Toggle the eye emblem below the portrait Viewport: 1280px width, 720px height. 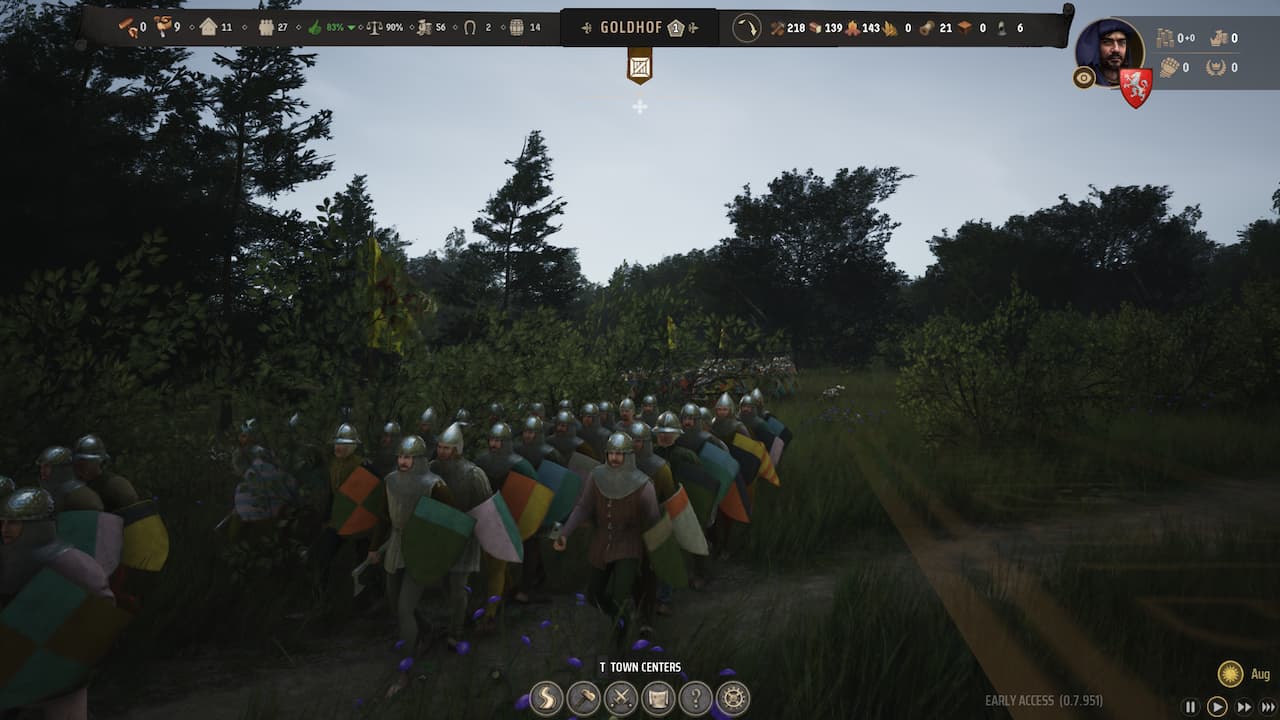[1083, 77]
